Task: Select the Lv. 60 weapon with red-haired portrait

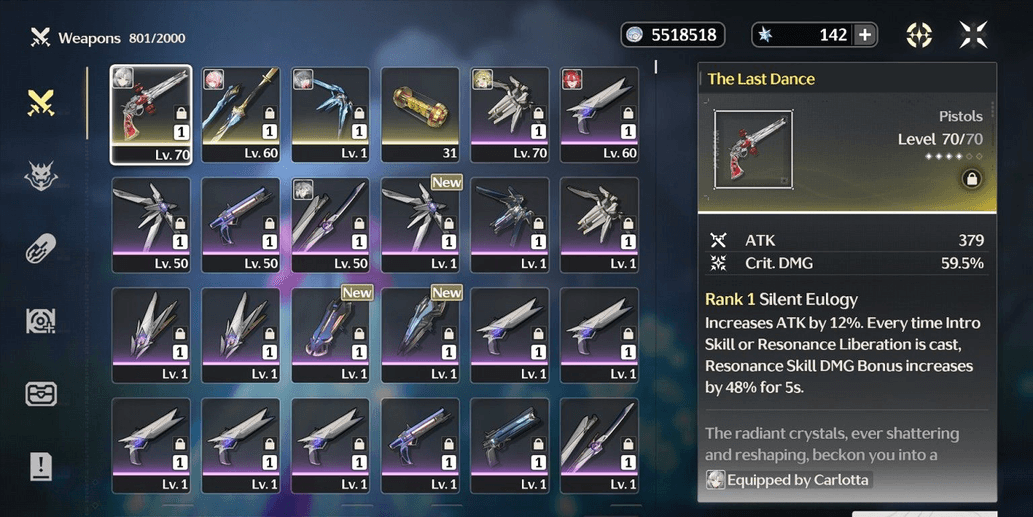Action: pos(600,114)
